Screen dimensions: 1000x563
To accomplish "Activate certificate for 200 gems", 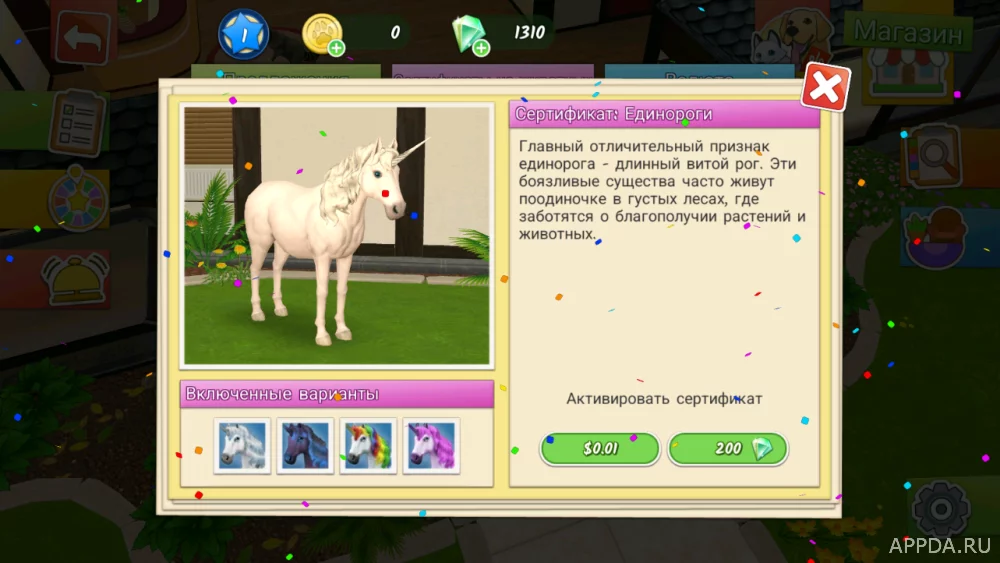I will click(x=728, y=448).
